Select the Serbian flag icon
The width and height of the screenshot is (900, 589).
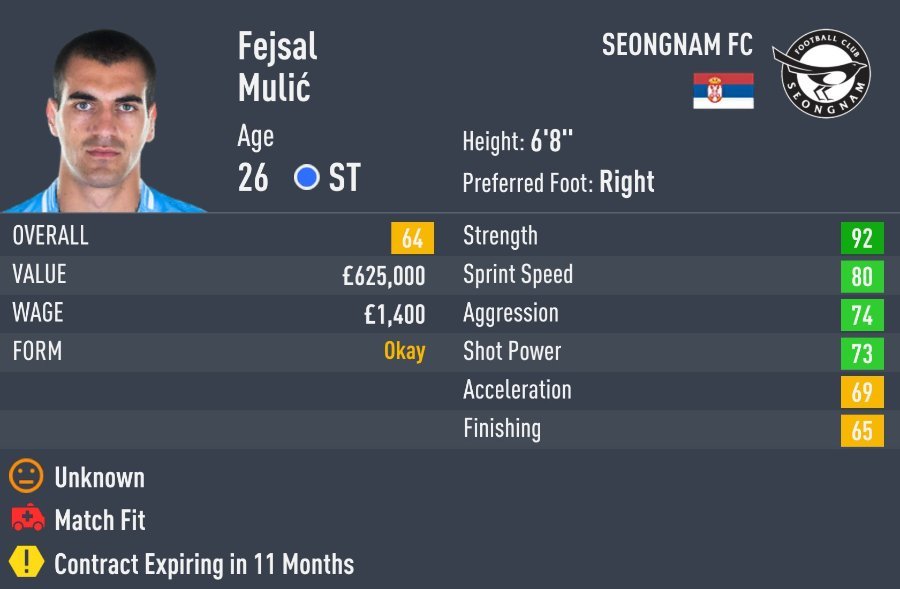[723, 91]
